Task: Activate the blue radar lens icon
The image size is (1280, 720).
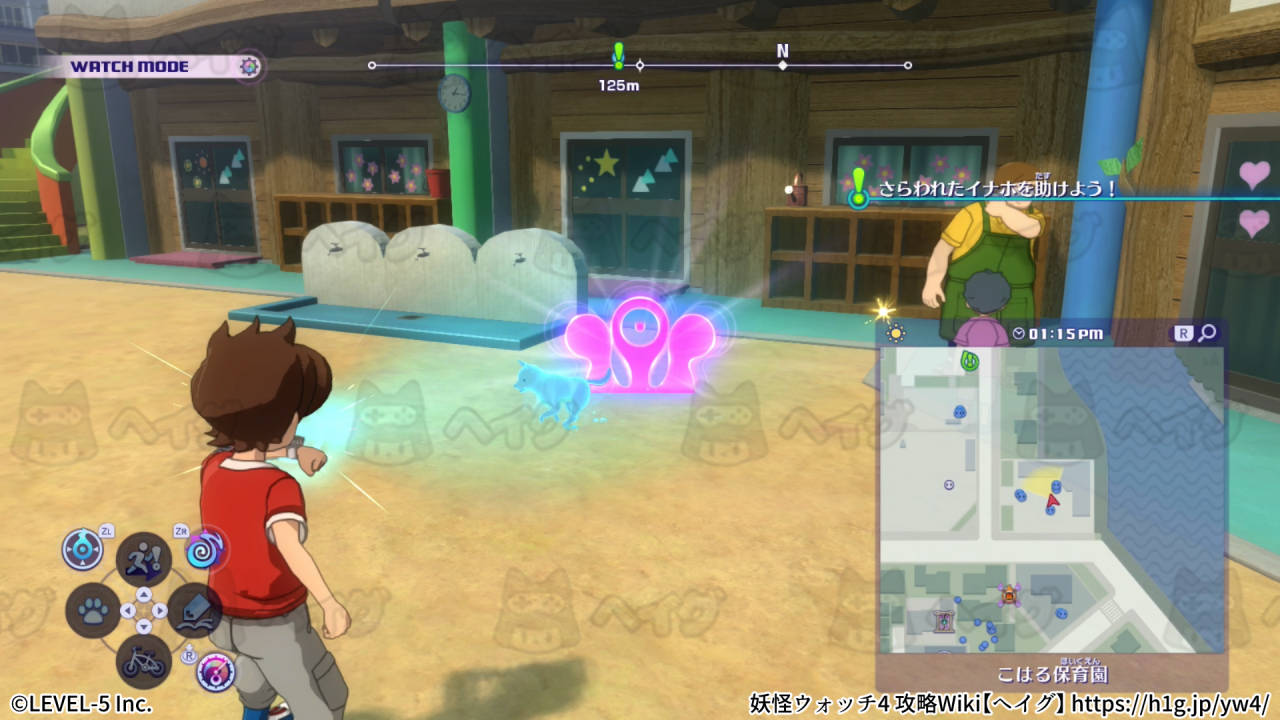Action: tap(82, 548)
